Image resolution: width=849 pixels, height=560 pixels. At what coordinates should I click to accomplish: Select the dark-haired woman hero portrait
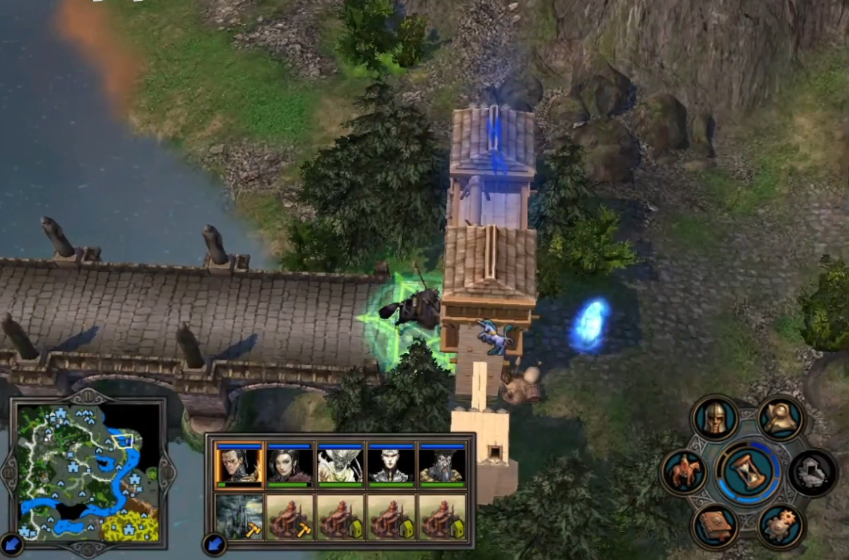[289, 465]
